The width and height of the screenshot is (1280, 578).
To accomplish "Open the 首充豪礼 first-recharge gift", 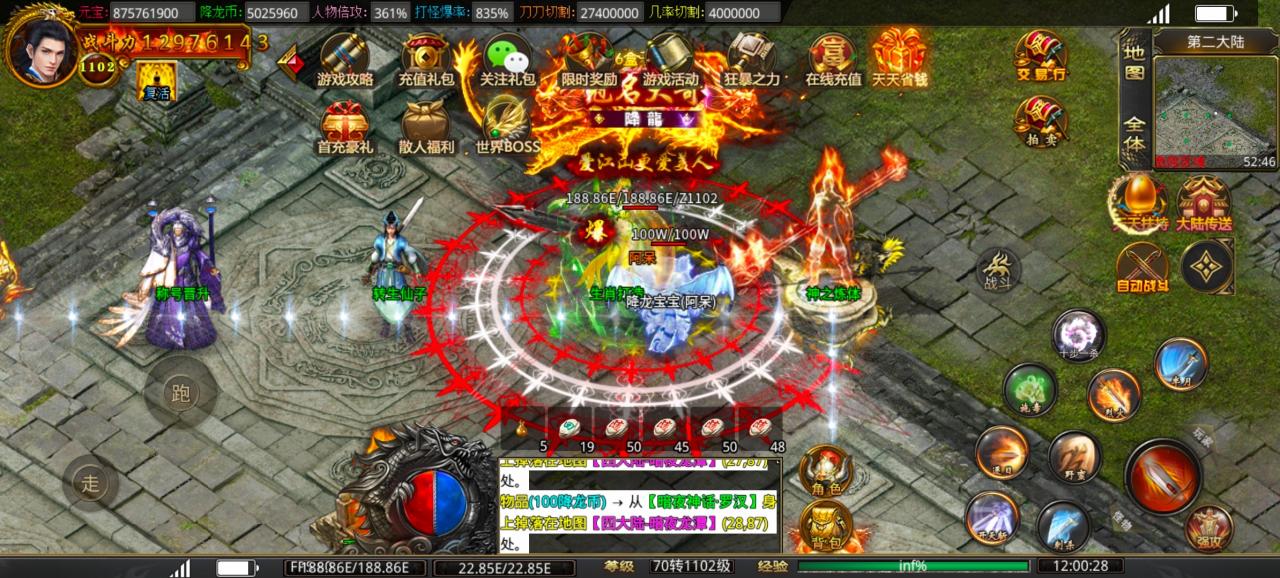I will [x=344, y=129].
